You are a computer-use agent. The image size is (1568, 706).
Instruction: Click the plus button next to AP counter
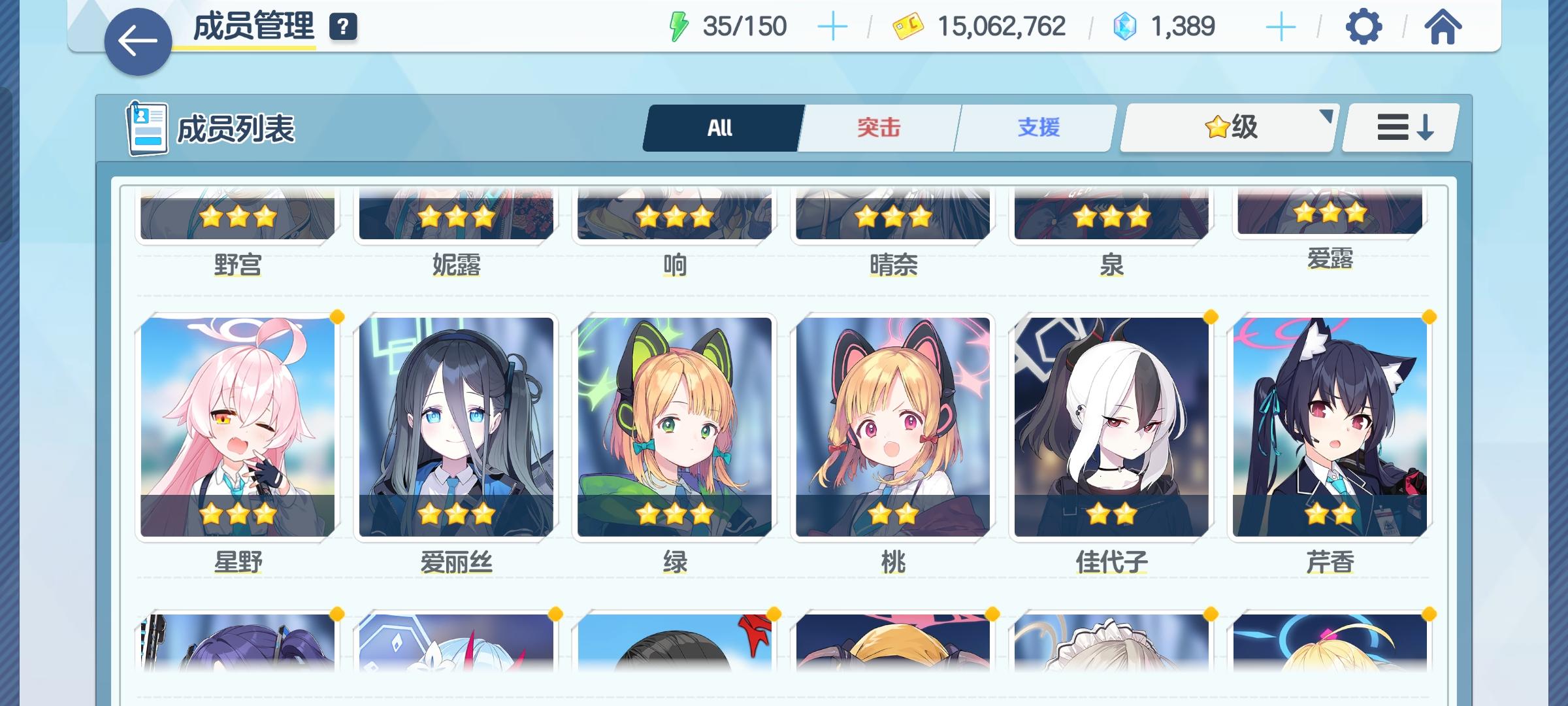click(832, 26)
